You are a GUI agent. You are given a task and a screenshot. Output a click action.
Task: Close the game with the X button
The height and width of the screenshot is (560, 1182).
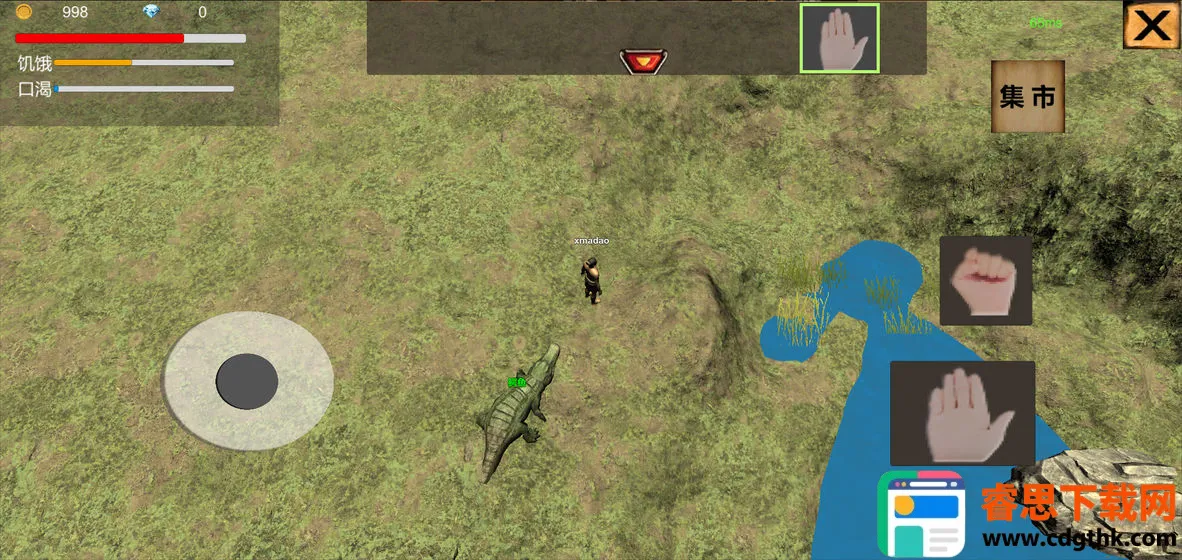pos(1152,25)
